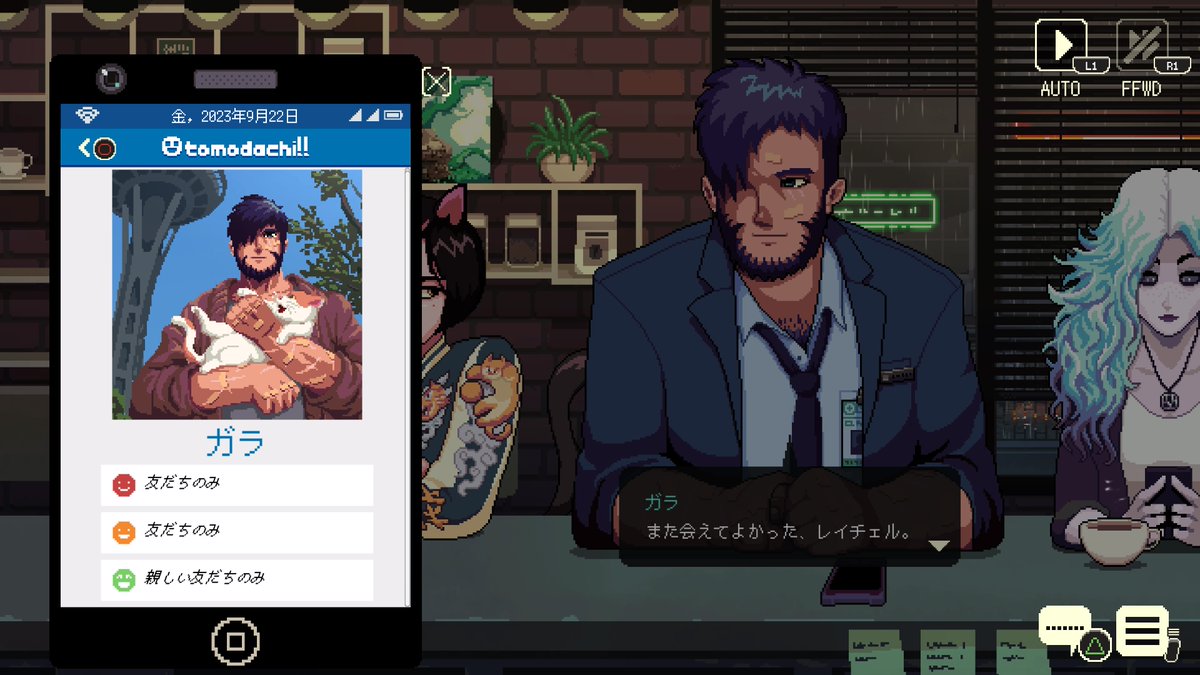1200x675 pixels.
Task: Open the hamburger menu icon
Action: coord(1142,630)
